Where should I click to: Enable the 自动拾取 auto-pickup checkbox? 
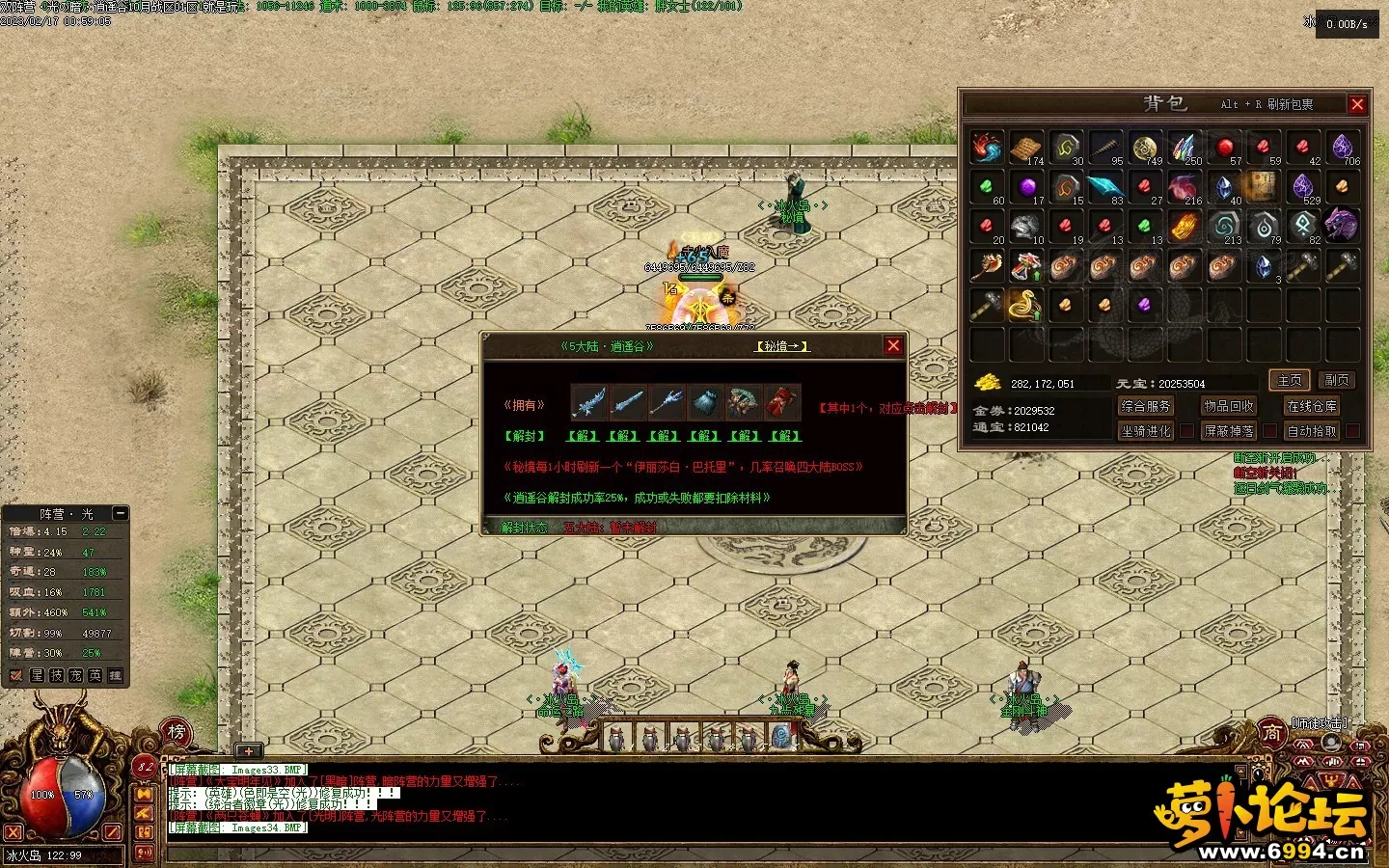pos(1352,431)
